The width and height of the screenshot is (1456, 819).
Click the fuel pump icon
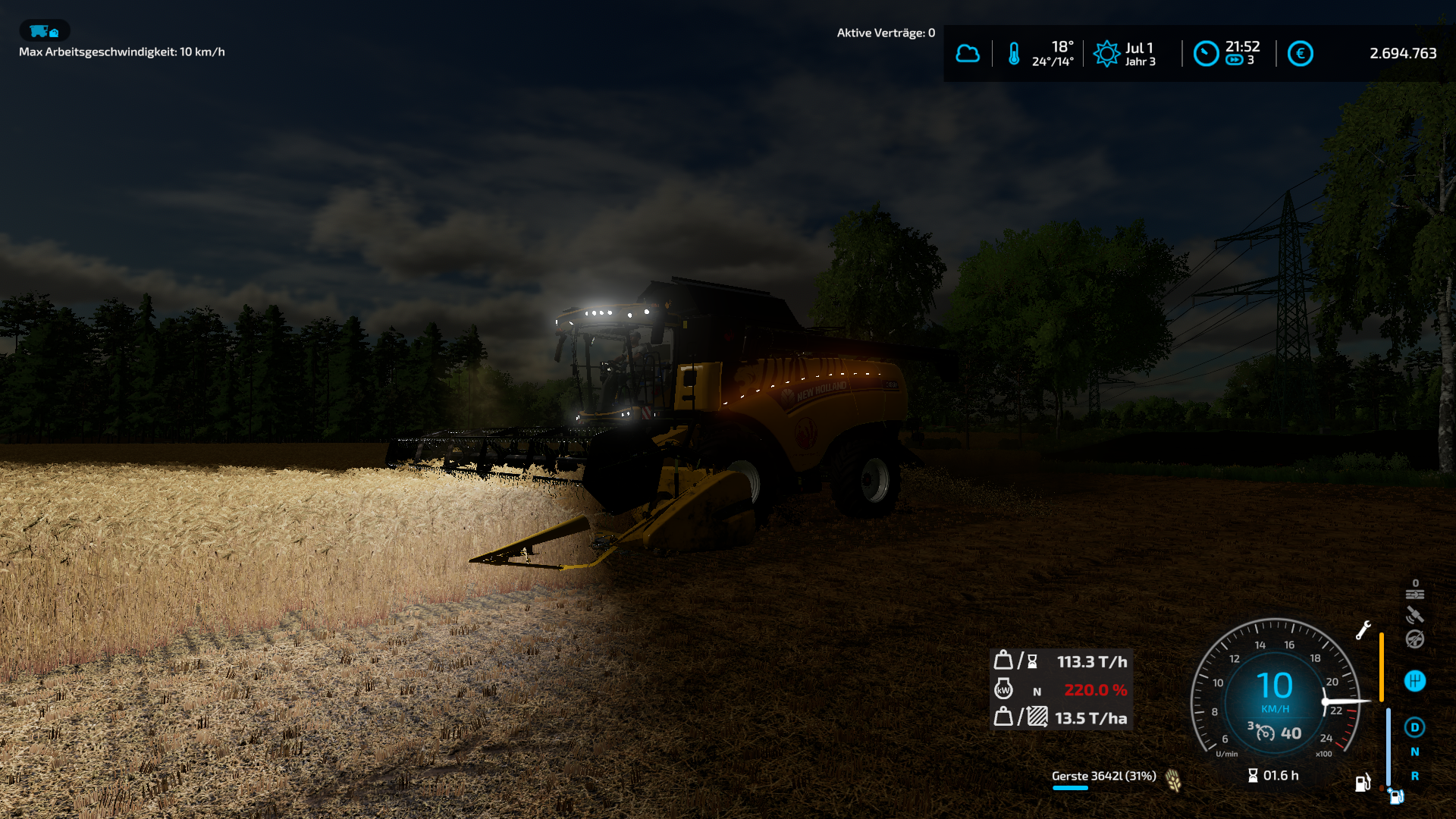click(x=1363, y=783)
